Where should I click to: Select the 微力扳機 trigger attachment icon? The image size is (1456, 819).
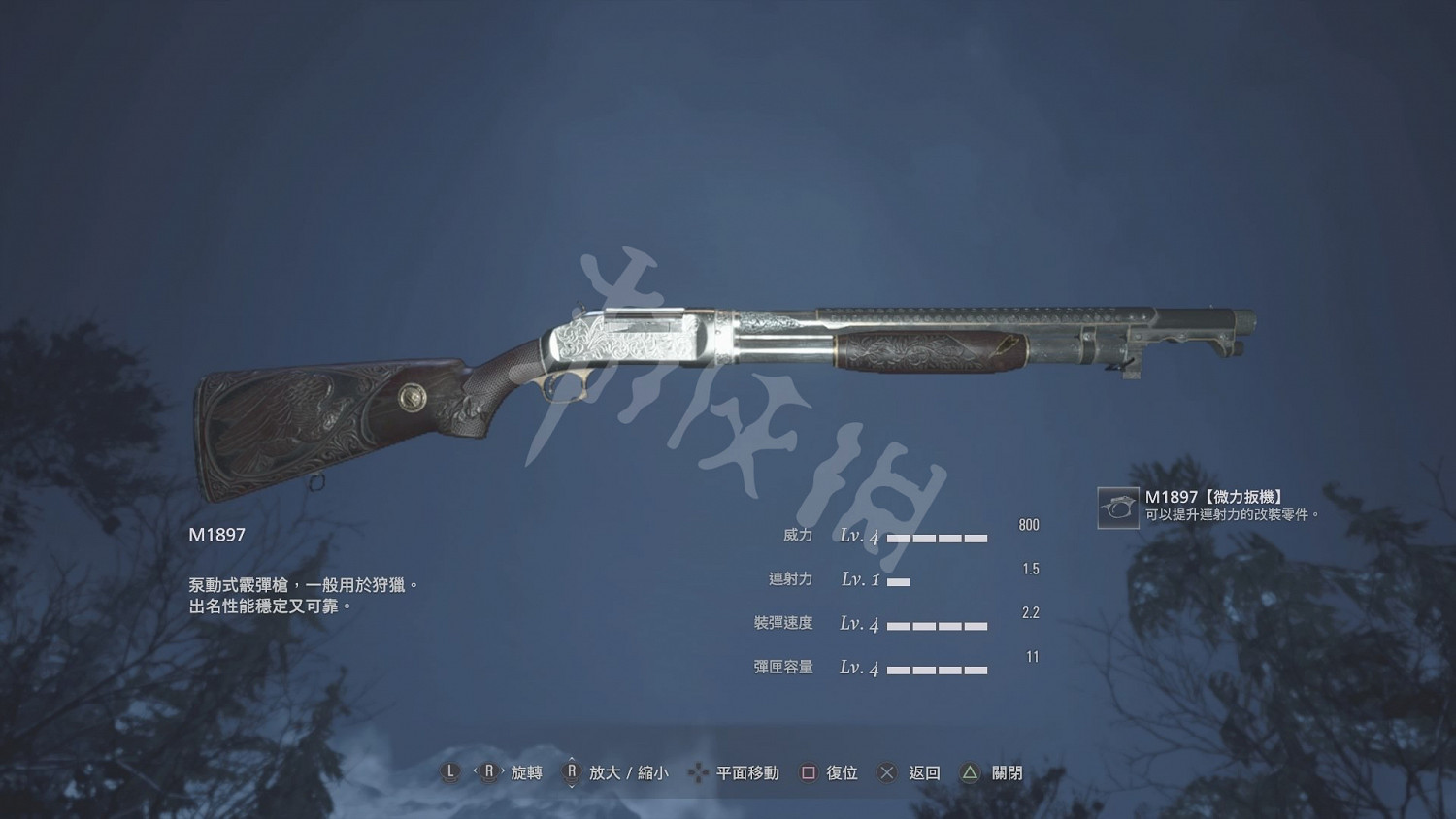click(1118, 508)
